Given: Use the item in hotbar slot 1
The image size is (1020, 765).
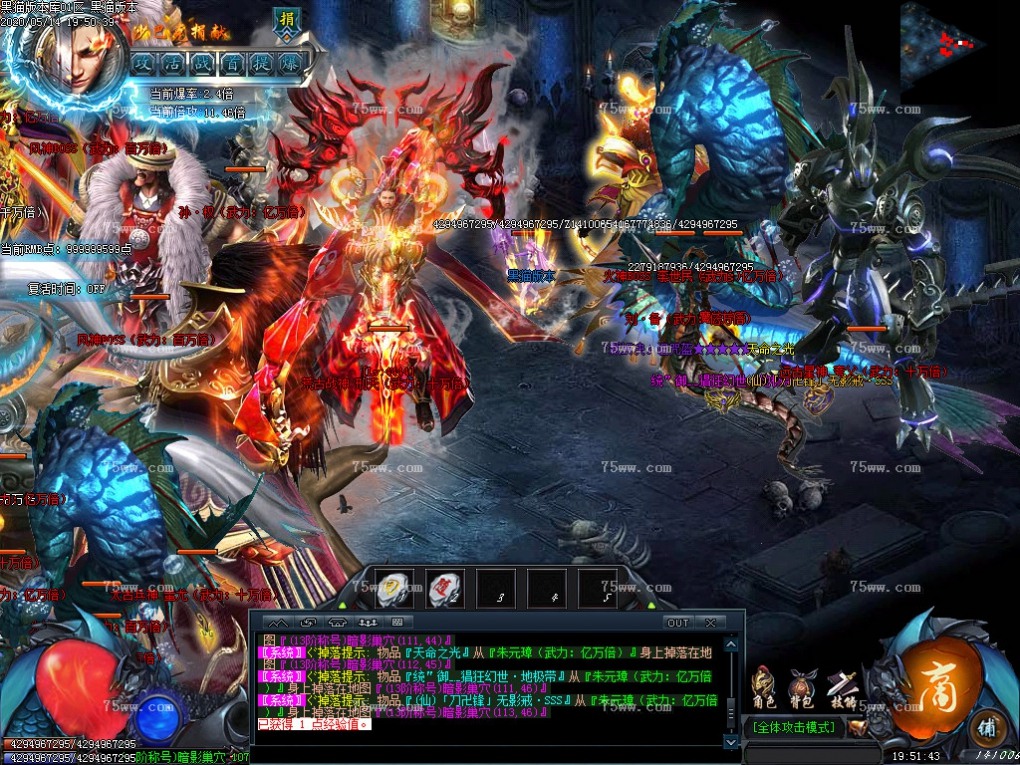Looking at the screenshot, I should click(395, 588).
